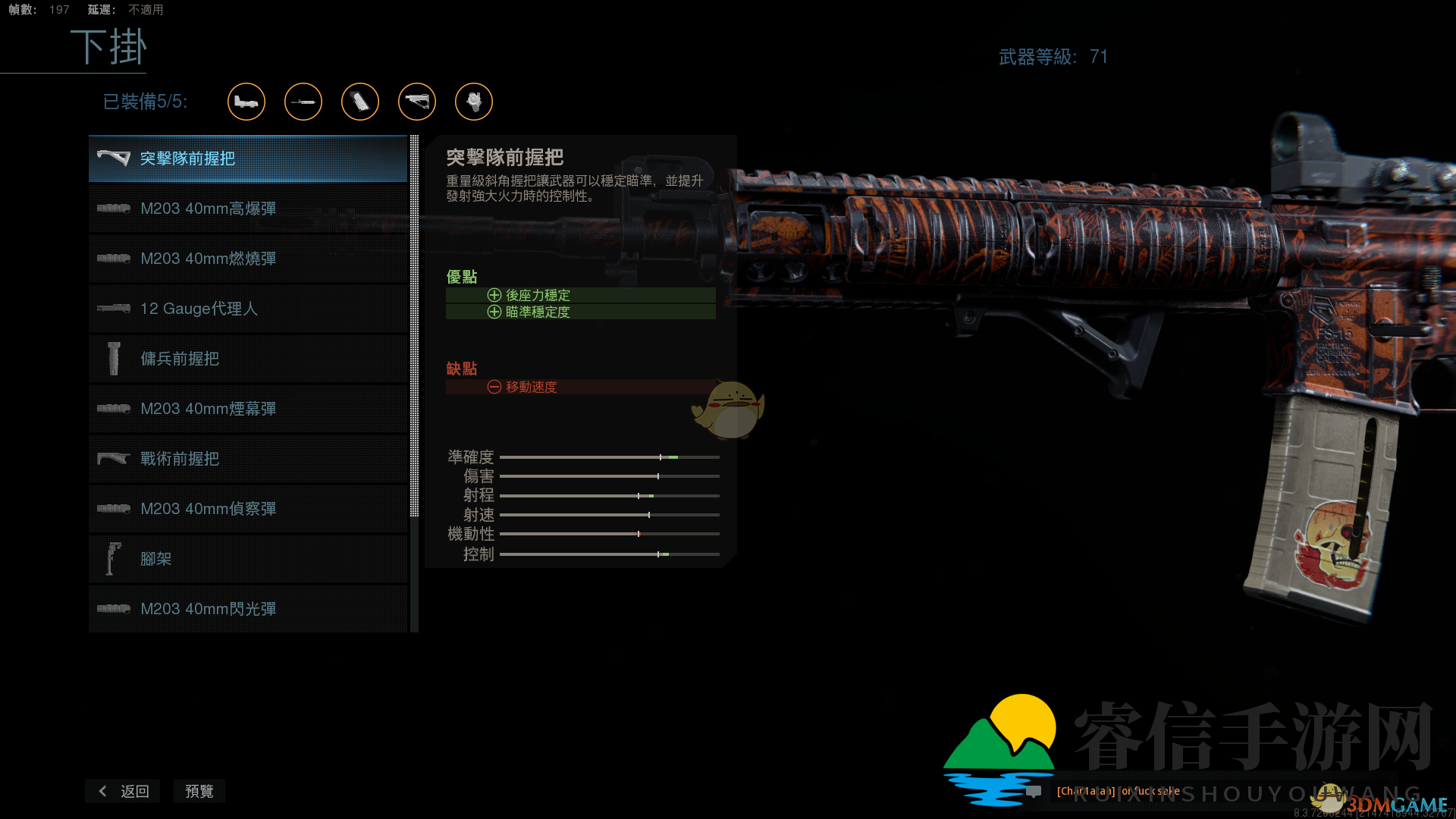The height and width of the screenshot is (819, 1456).
Task: Select the 突擊隊前握把 attachment
Action: [248, 158]
